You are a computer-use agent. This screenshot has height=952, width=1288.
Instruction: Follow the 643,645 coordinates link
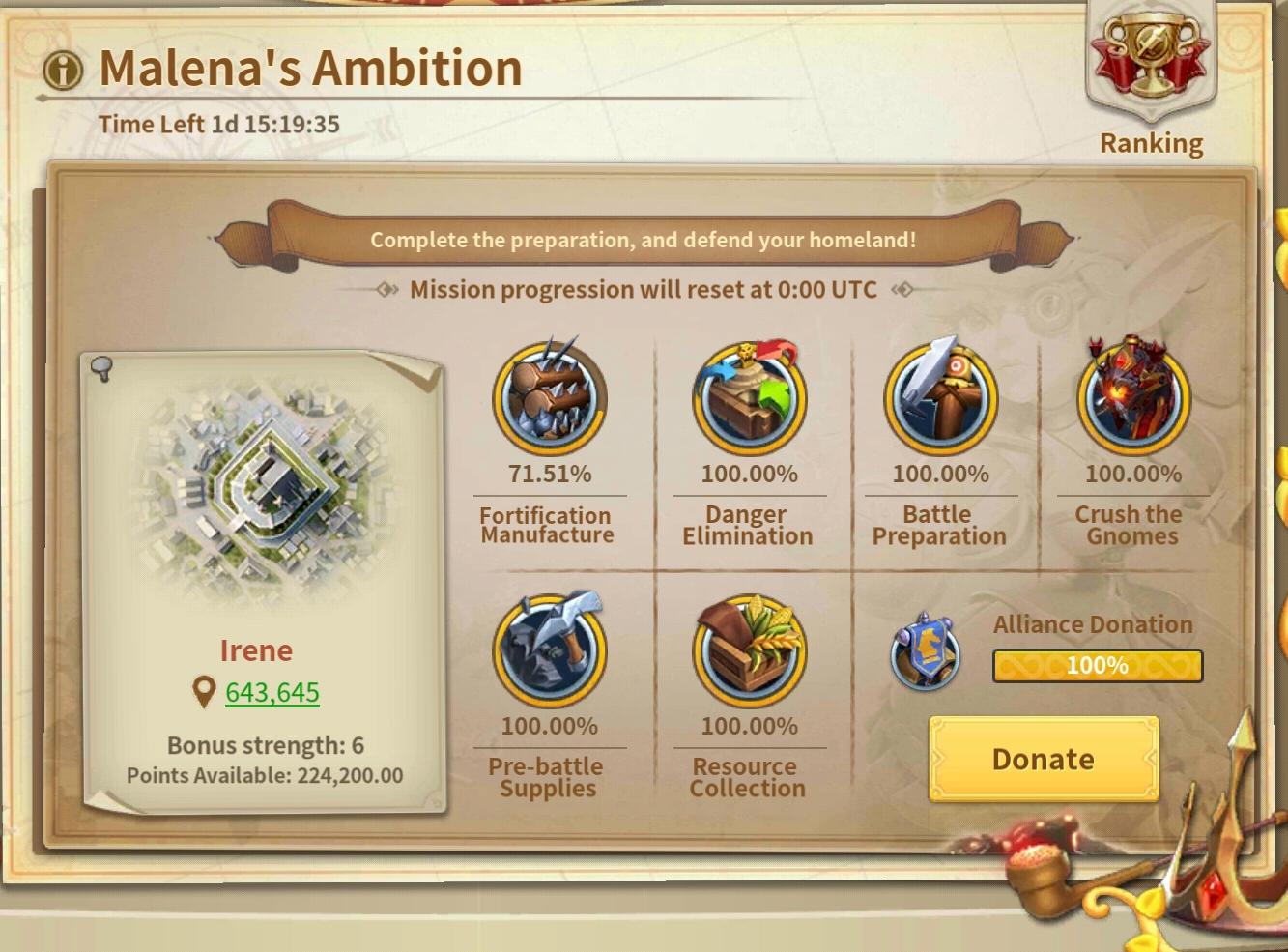pos(272,692)
